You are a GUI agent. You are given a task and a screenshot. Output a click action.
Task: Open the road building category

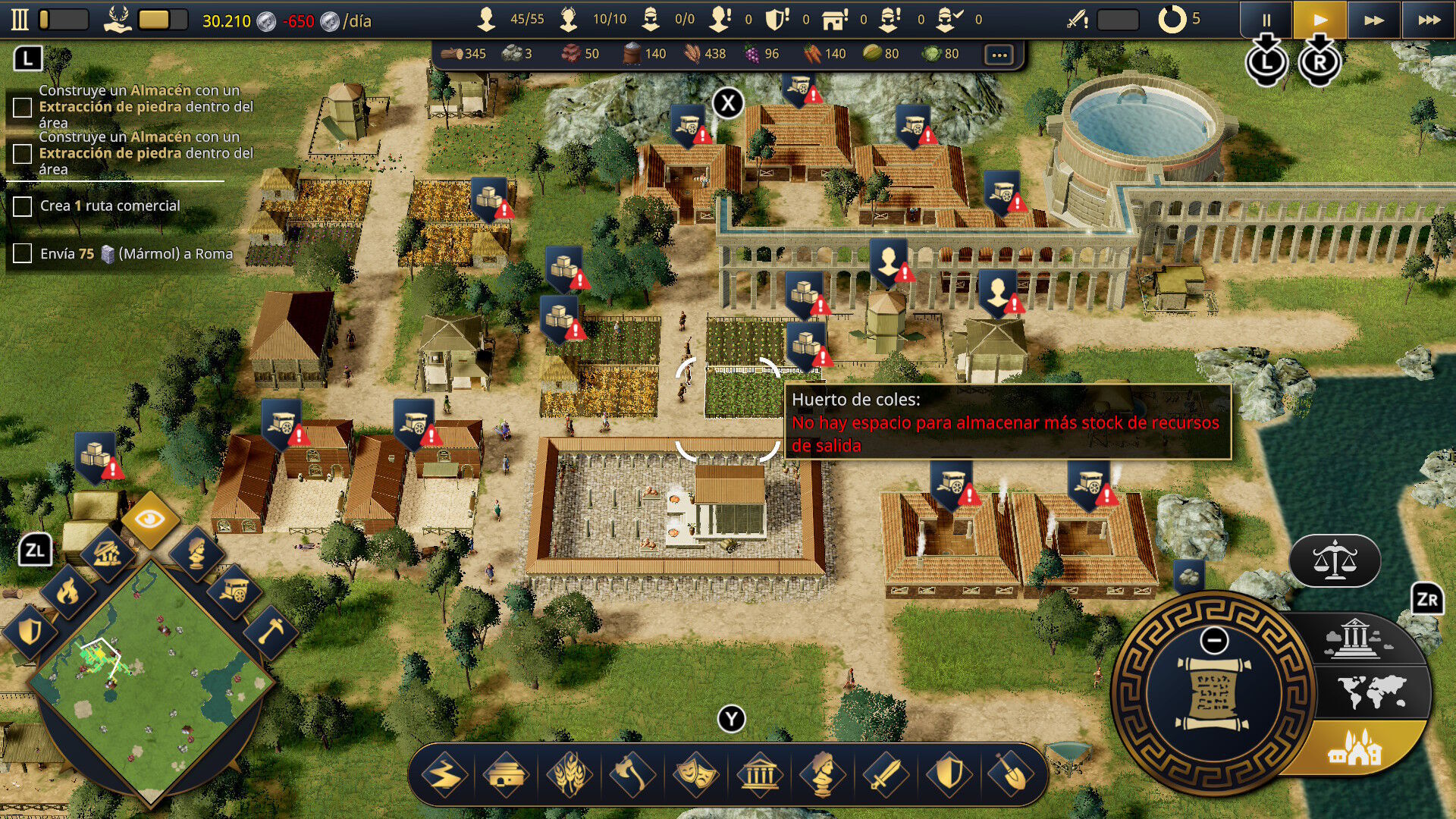click(444, 775)
